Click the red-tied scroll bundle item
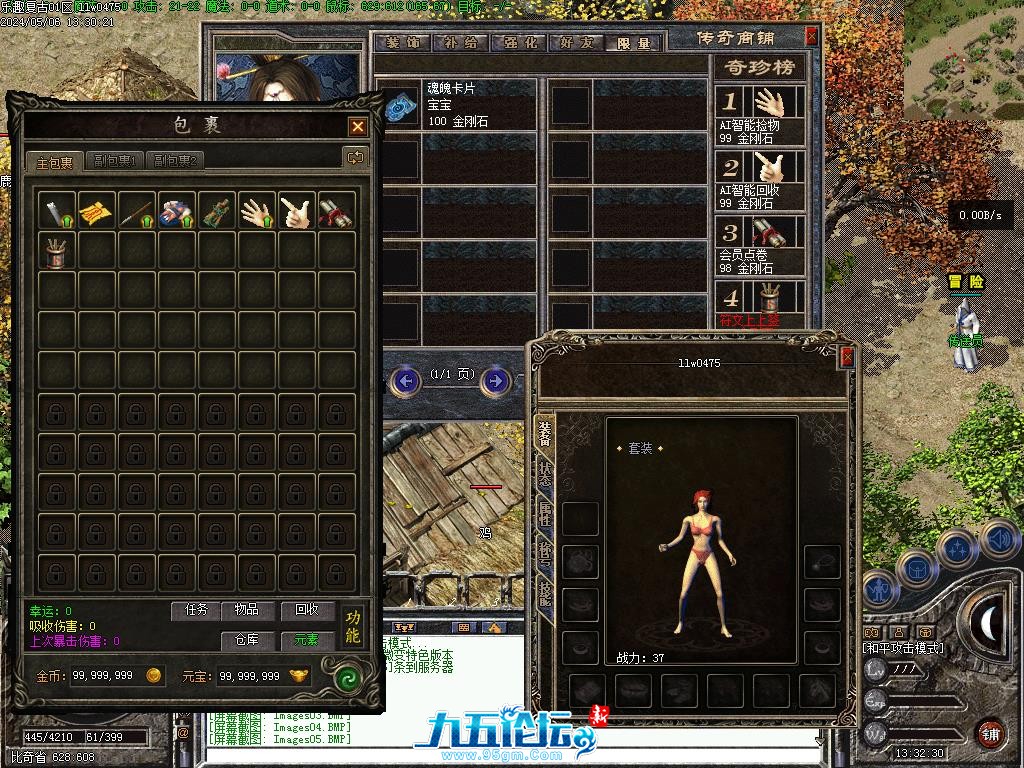Image resolution: width=1024 pixels, height=768 pixels. pyautogui.click(x=337, y=211)
